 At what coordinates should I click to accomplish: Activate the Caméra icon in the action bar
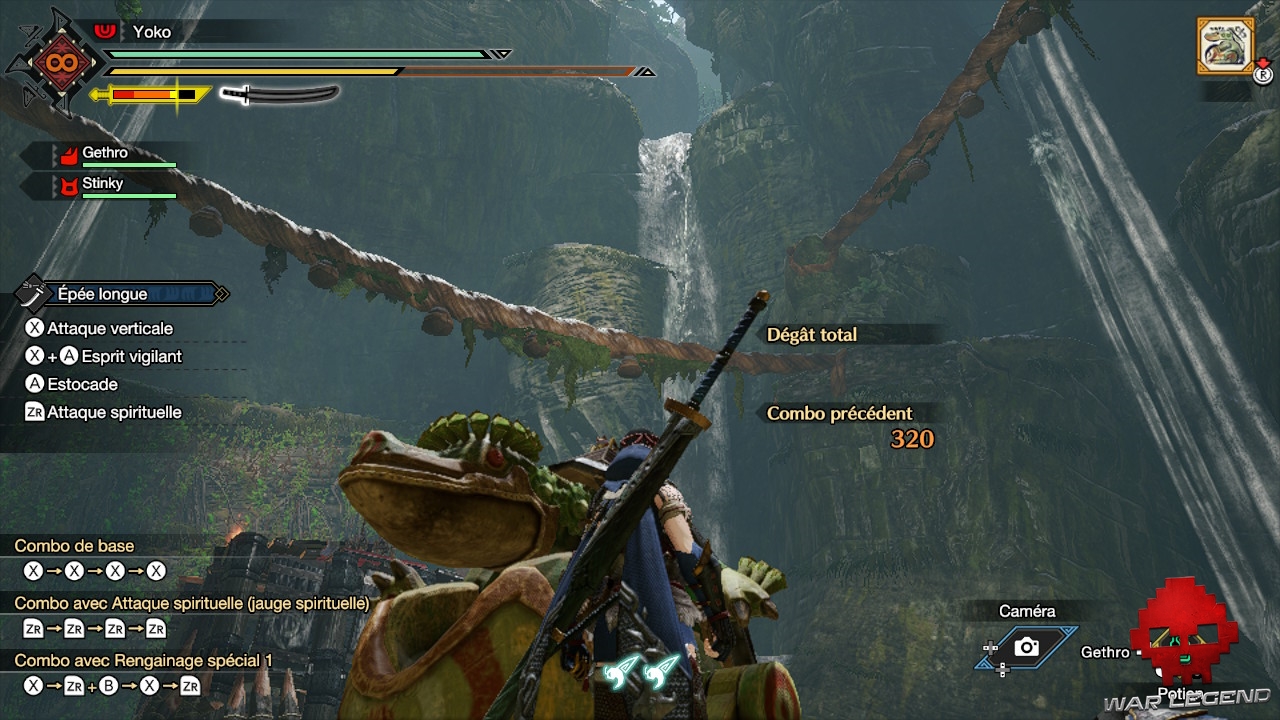click(x=1027, y=647)
